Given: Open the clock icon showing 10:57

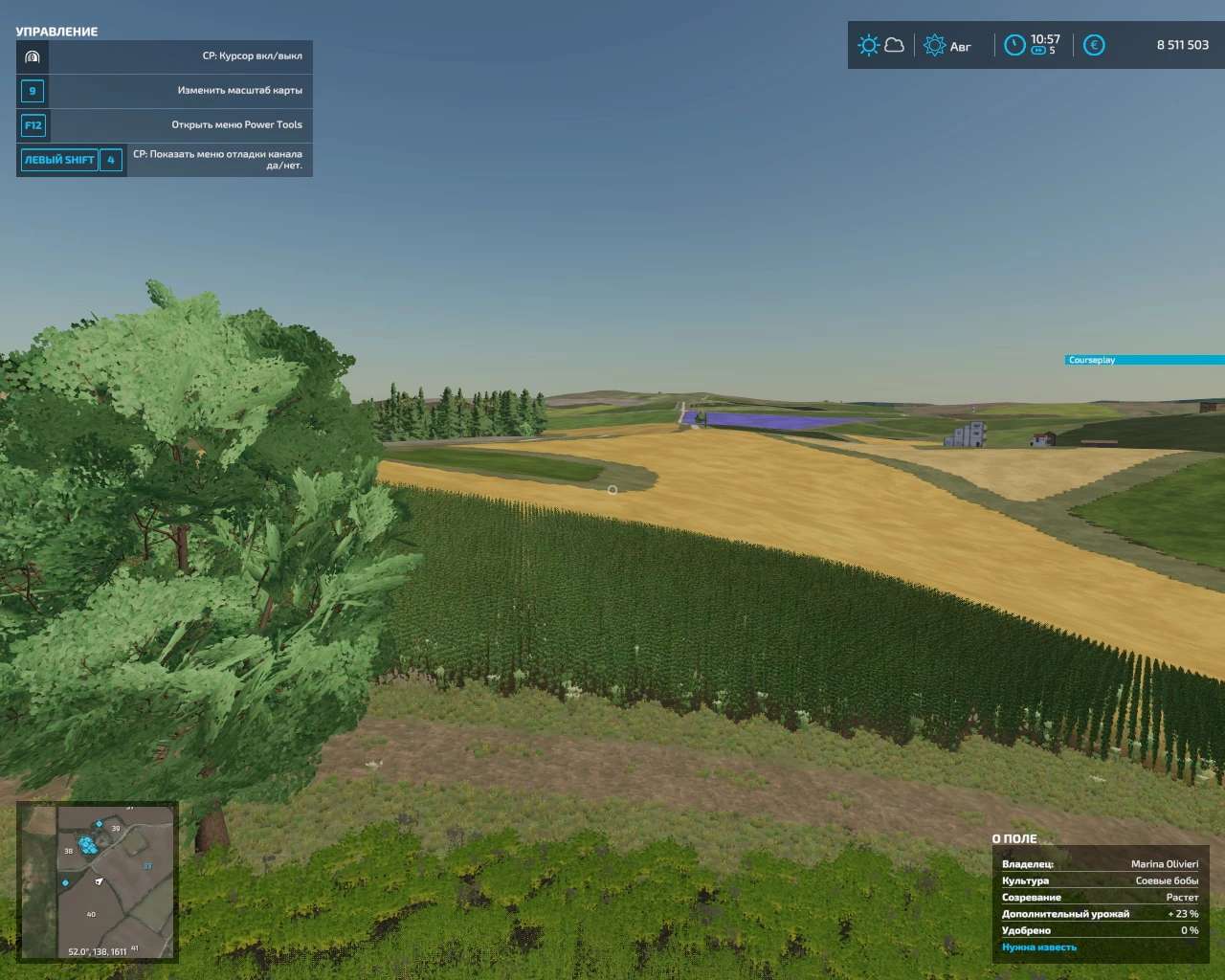Looking at the screenshot, I should [1014, 43].
